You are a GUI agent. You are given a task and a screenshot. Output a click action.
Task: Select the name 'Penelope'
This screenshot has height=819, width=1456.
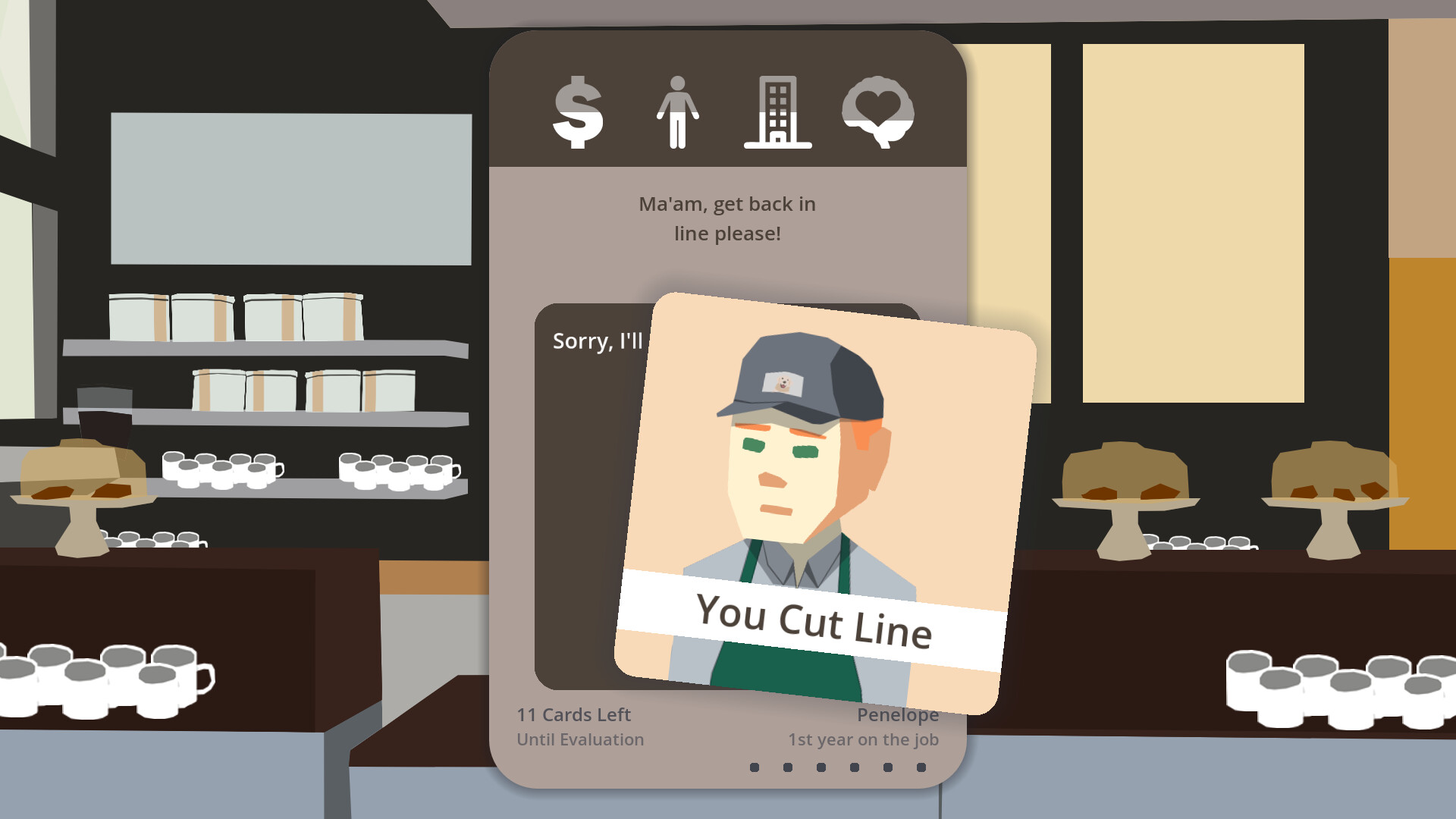pos(899,714)
